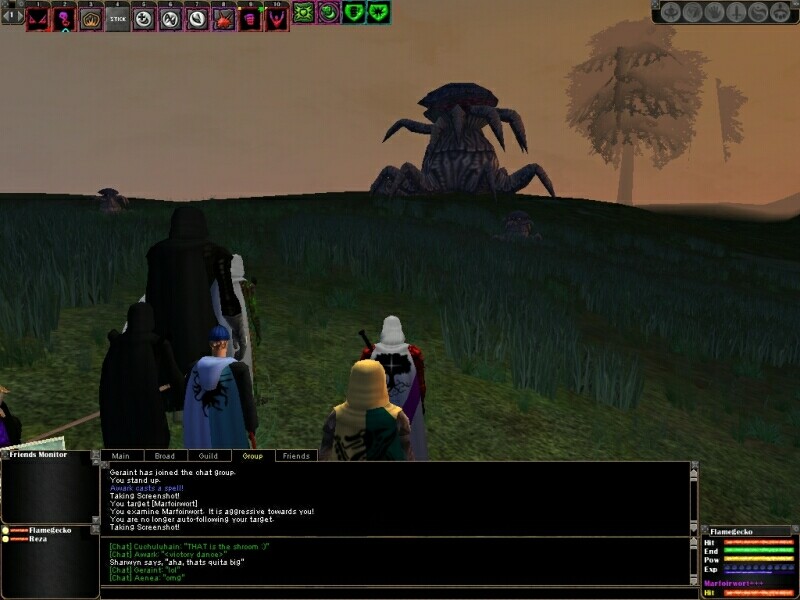
Task: Click the S-shaped swirl round menu button
Action: (x=758, y=13)
